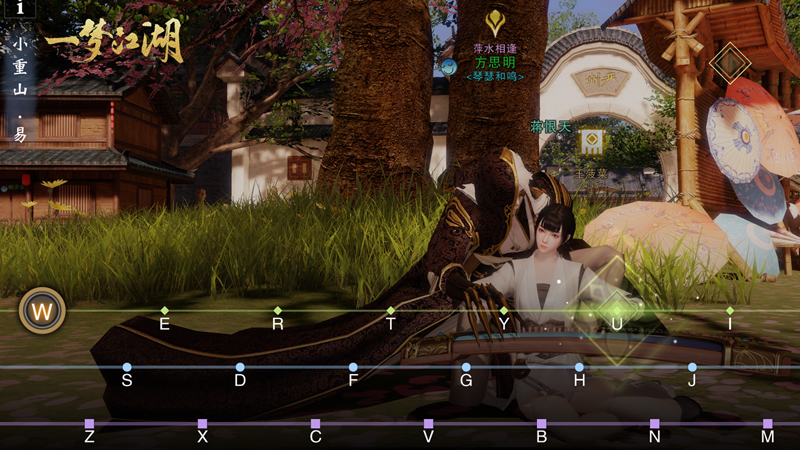Hit the purple square note M
The height and width of the screenshot is (450, 800).
[767, 424]
